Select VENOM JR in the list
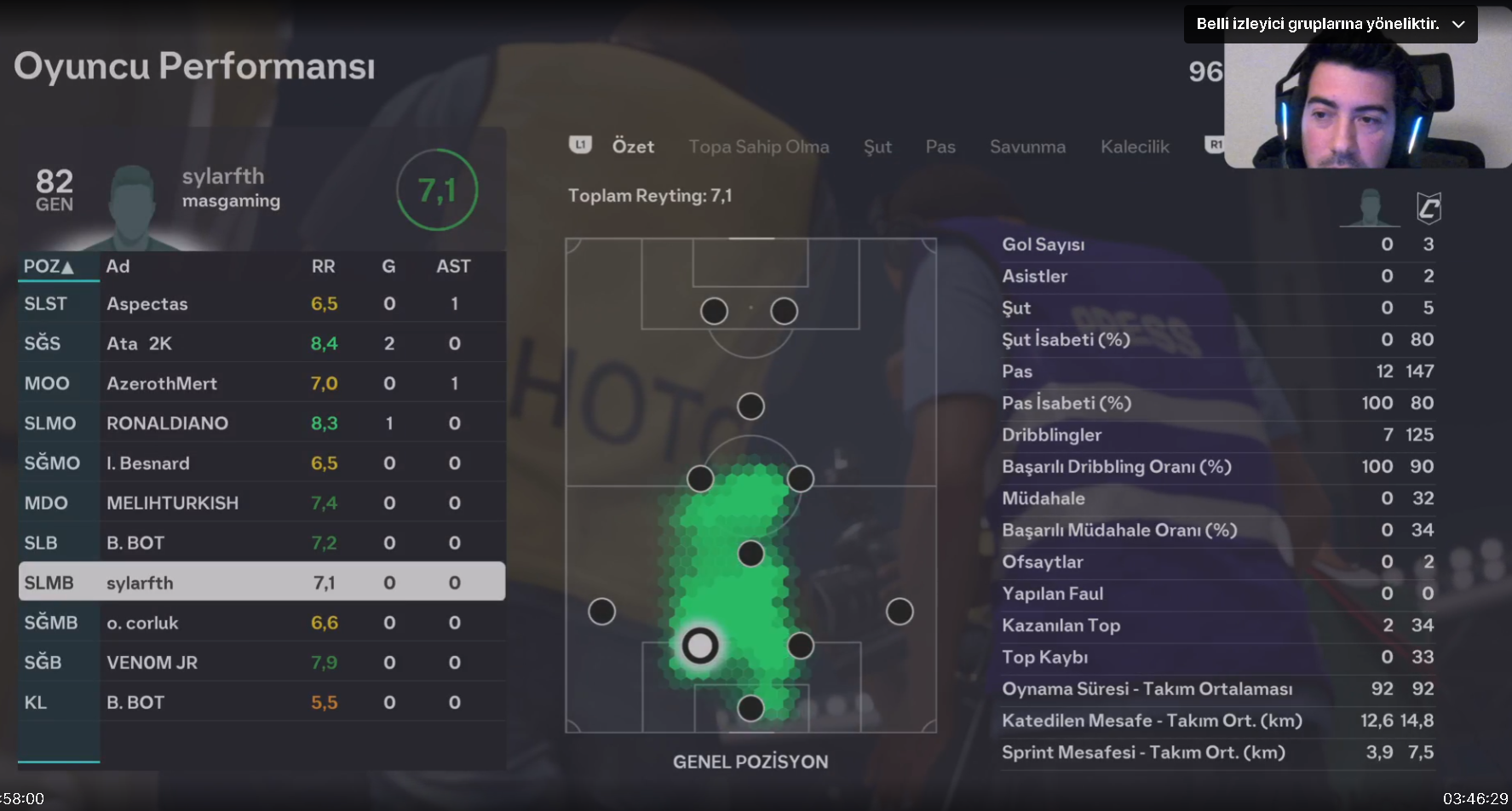Screen dimensions: 1512x811 click(262, 663)
